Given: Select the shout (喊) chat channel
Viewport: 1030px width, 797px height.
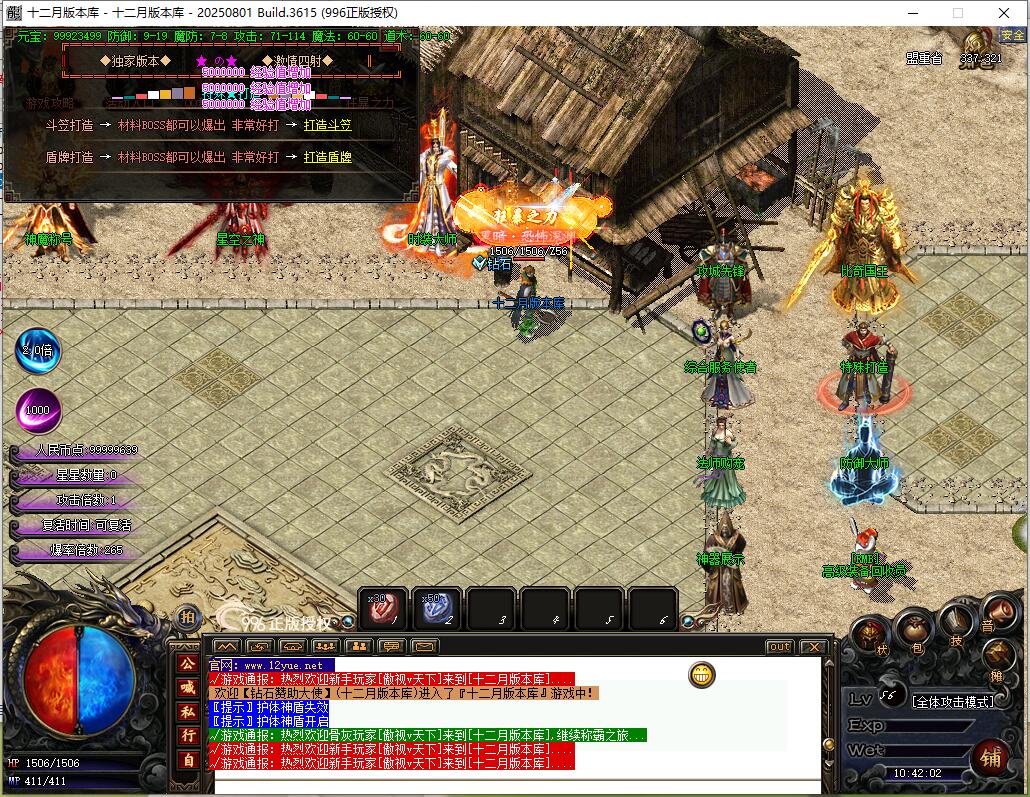Looking at the screenshot, I should click(x=187, y=687).
